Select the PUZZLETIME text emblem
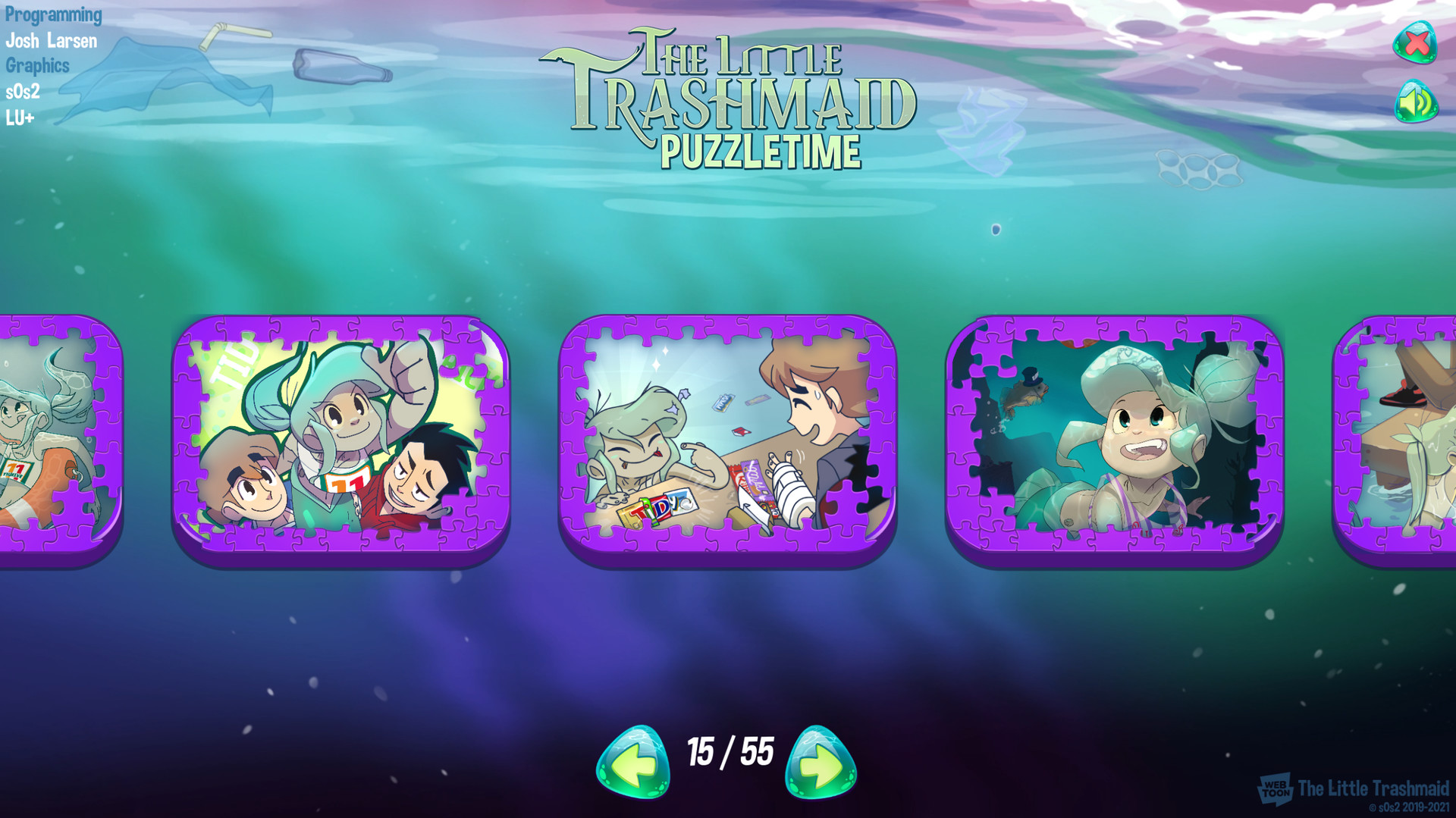 pyautogui.click(x=762, y=151)
